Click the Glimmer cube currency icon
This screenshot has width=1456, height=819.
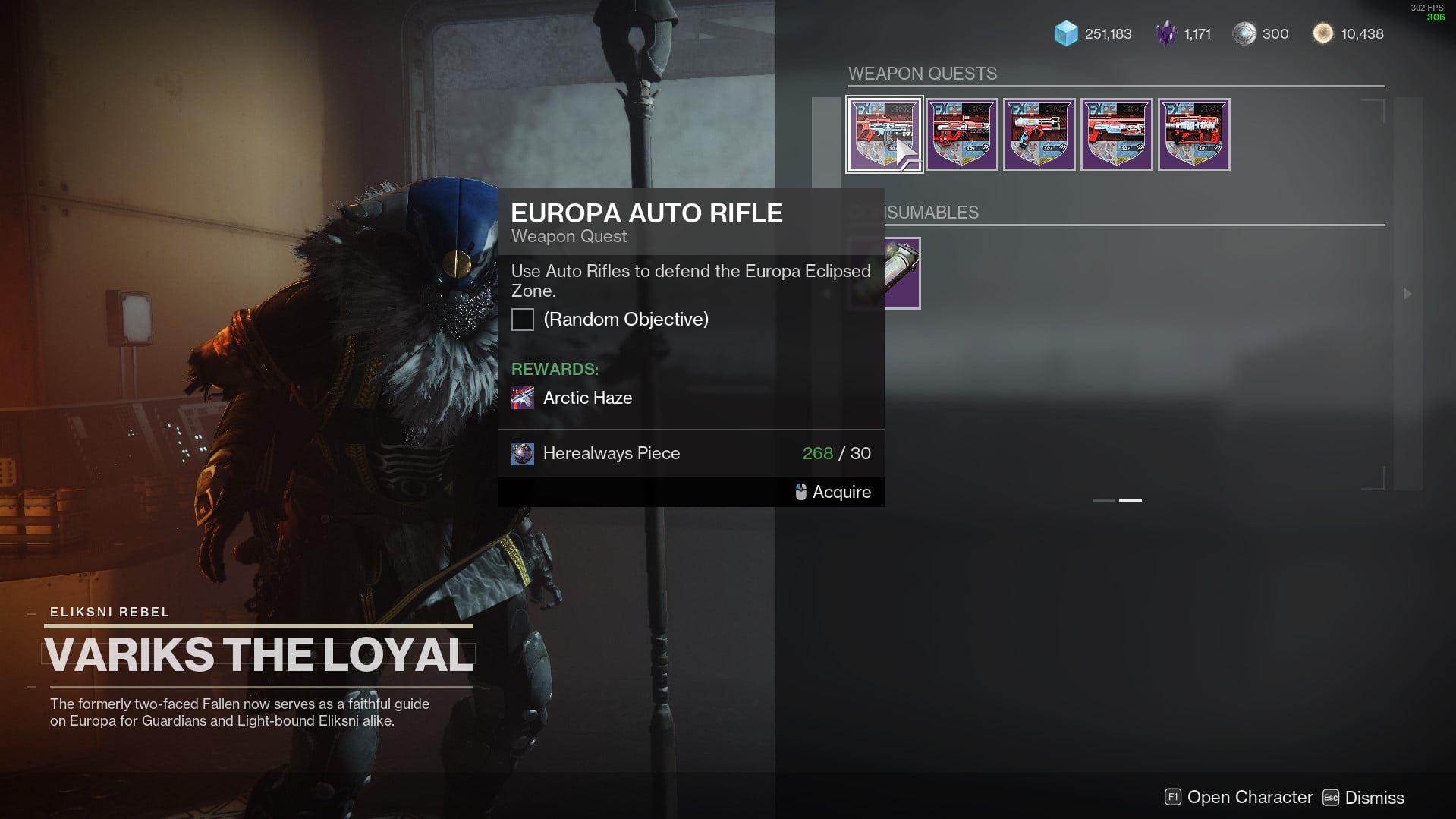pos(1065,33)
